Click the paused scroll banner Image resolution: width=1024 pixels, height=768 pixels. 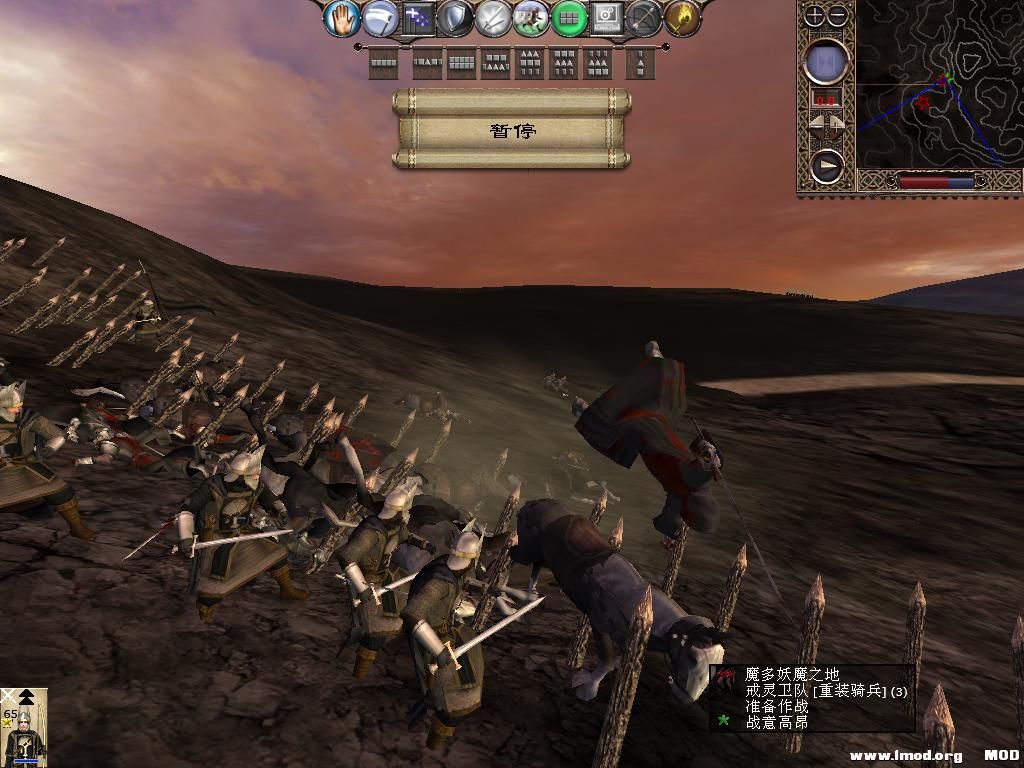click(x=512, y=130)
